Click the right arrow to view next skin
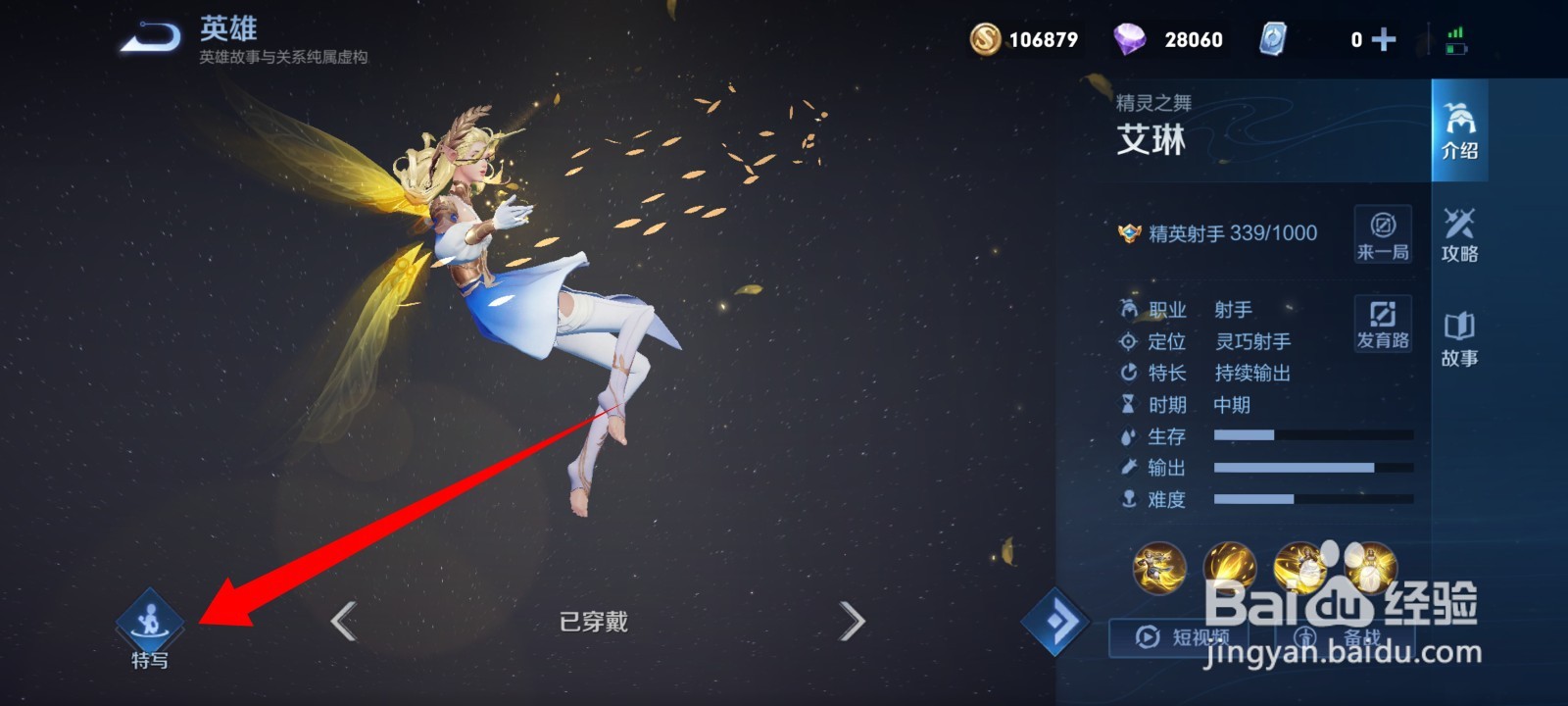 (x=851, y=621)
